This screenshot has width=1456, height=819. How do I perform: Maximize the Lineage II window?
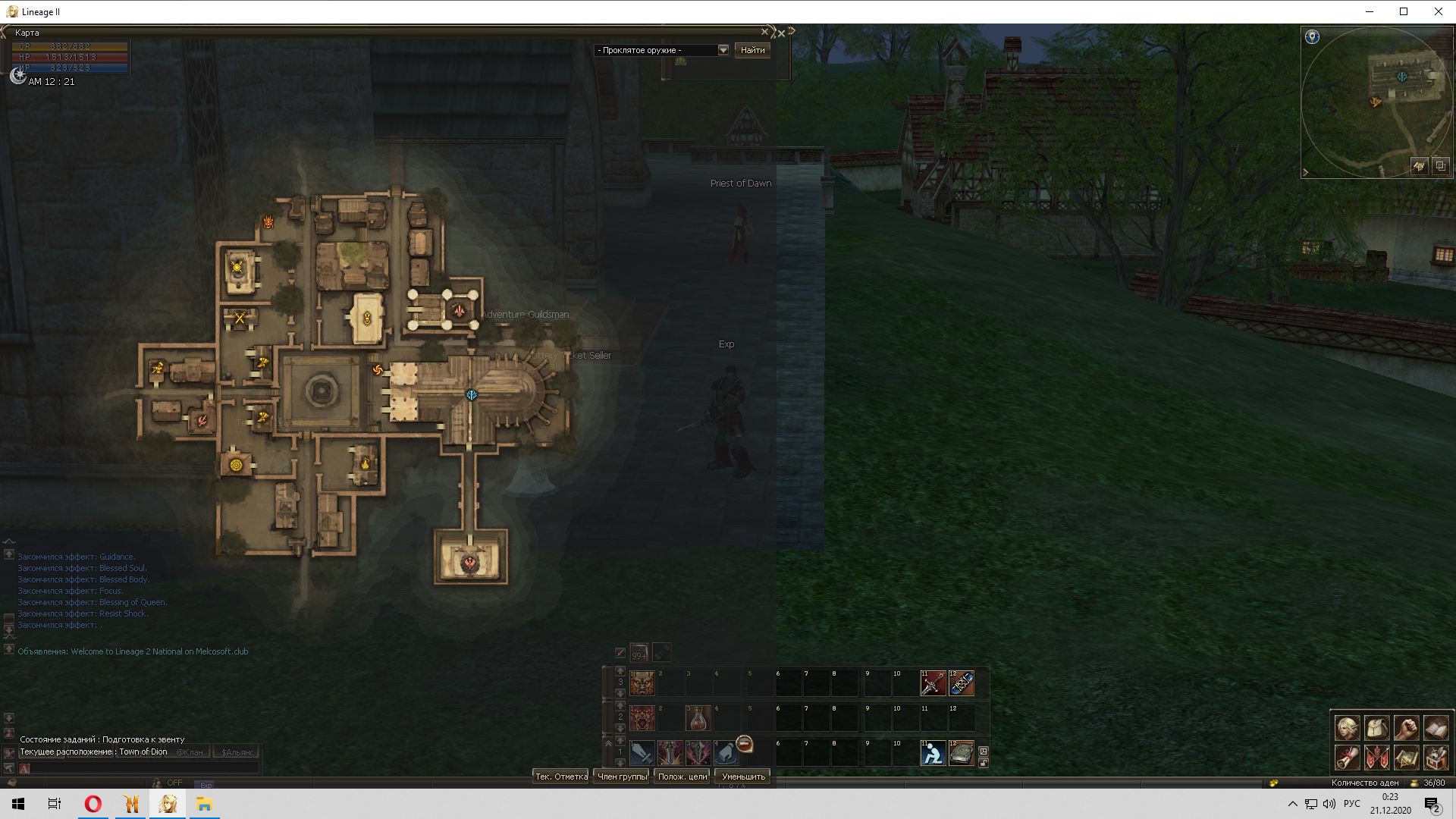click(x=1404, y=11)
